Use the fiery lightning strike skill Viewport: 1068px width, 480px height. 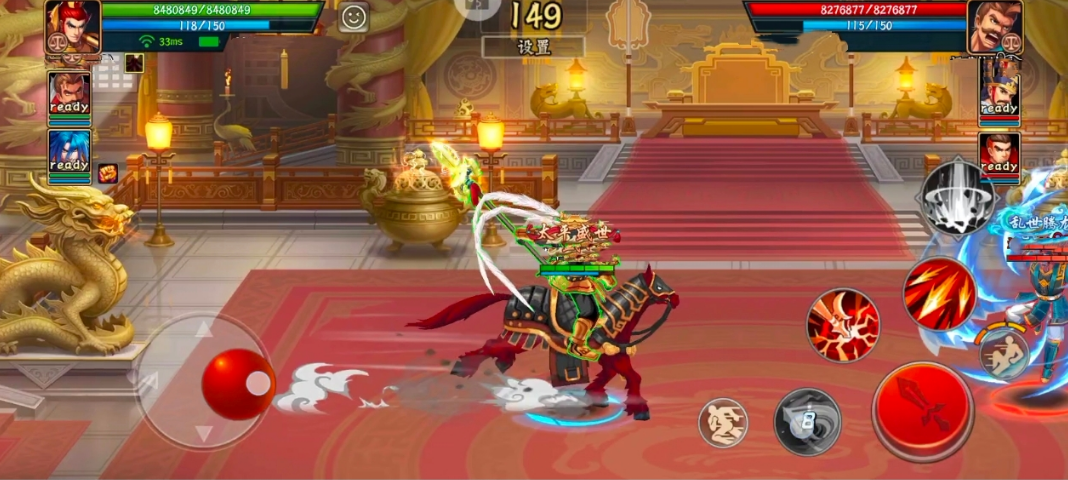939,293
